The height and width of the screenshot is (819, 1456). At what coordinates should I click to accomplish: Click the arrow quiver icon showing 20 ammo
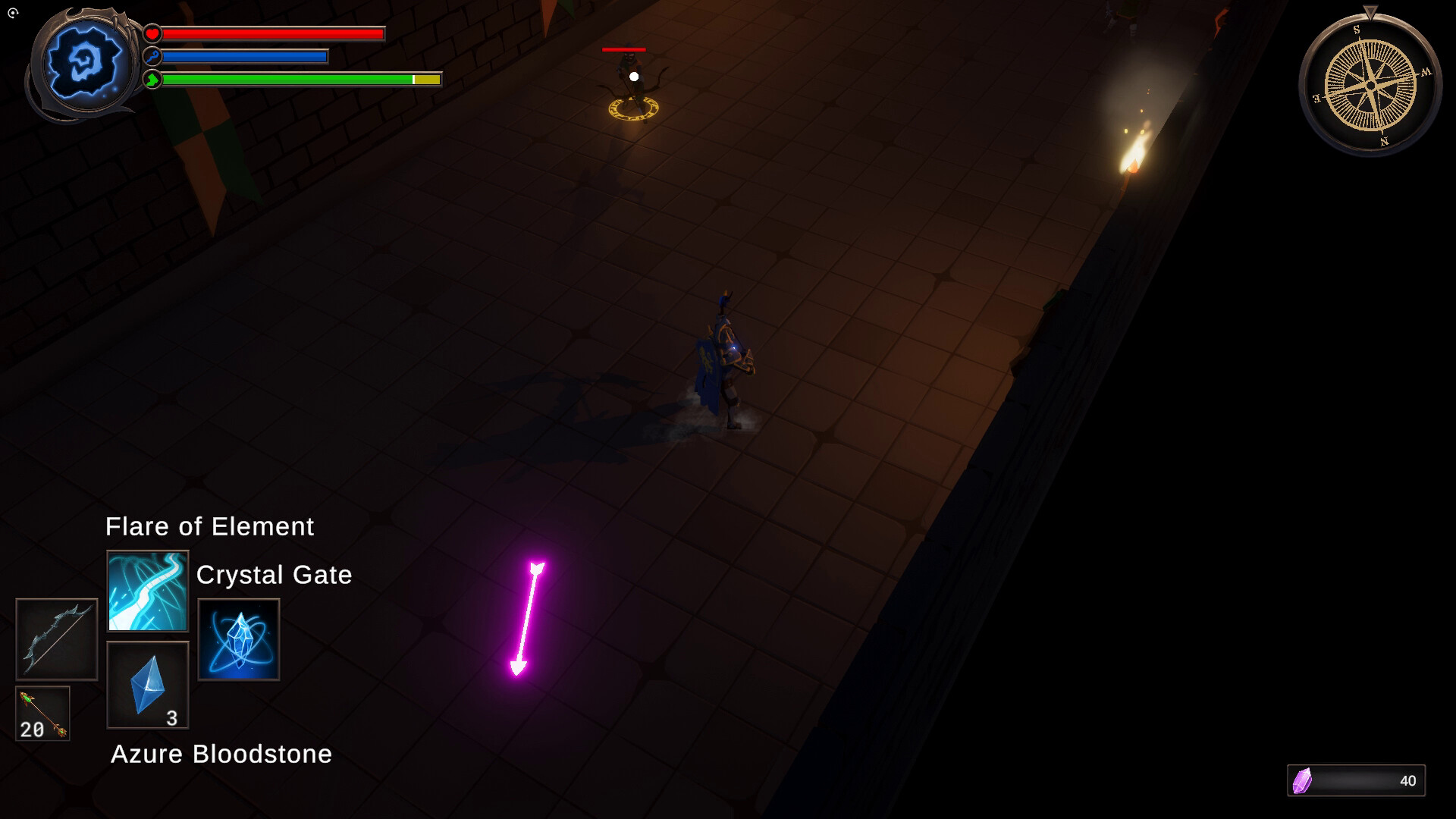click(x=42, y=713)
